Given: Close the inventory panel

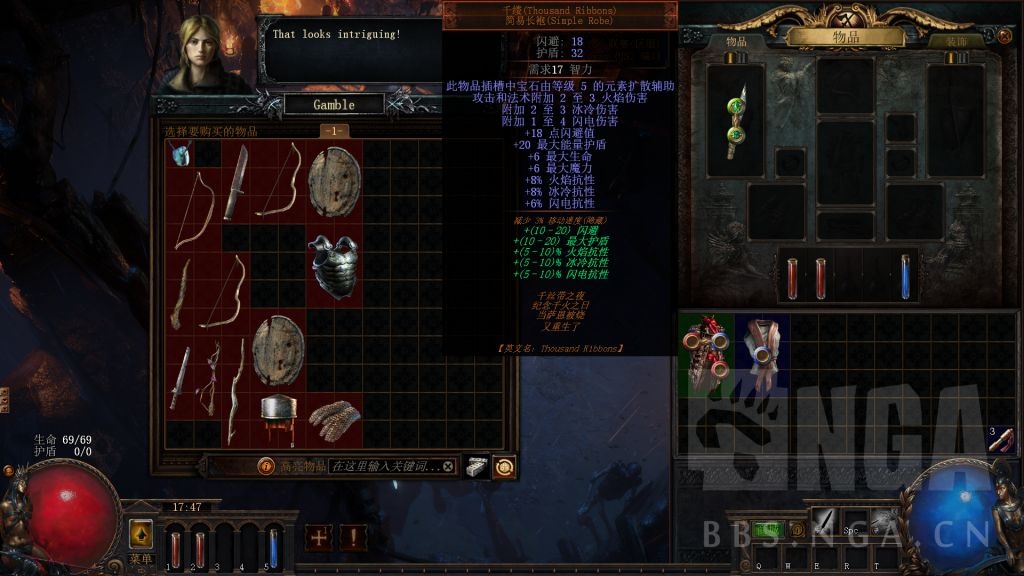Looking at the screenshot, I should [1004, 36].
